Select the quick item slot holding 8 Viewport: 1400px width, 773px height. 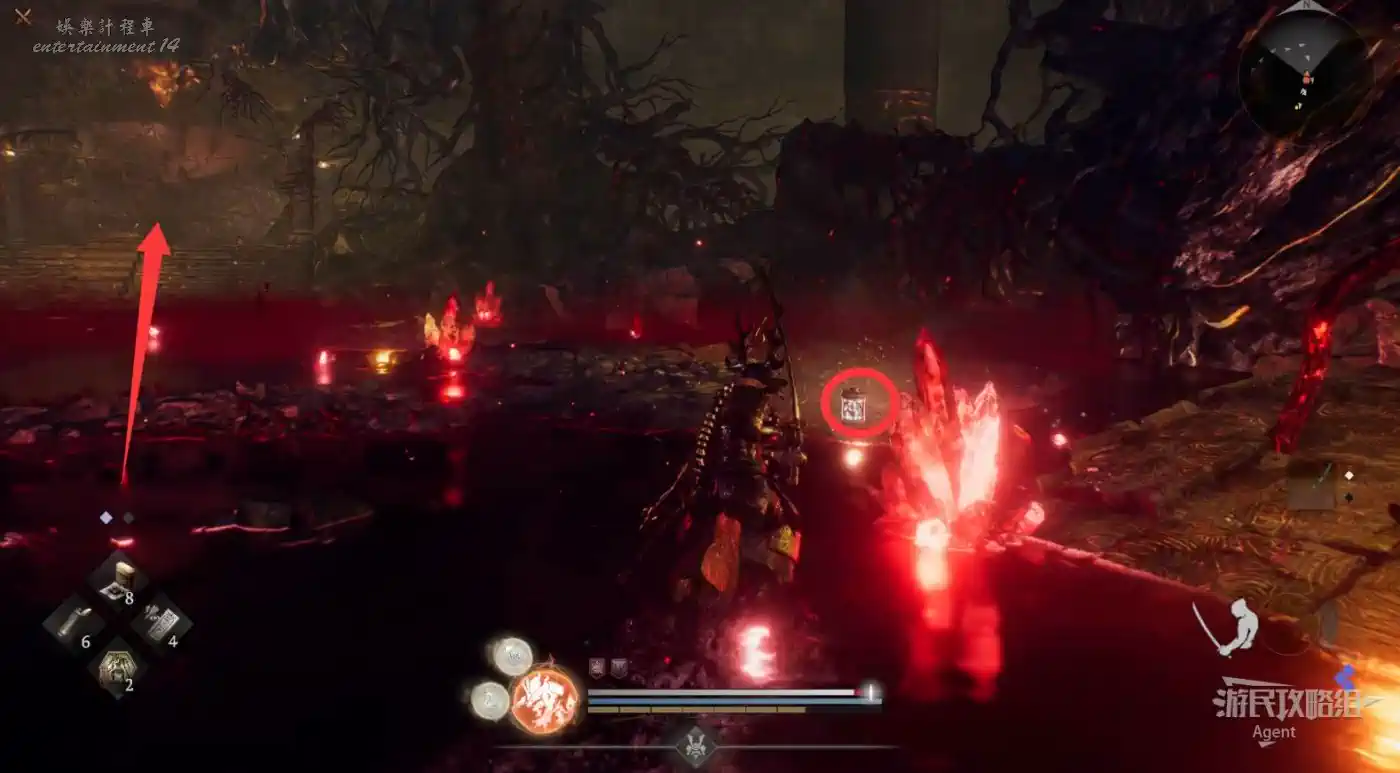coord(118,580)
